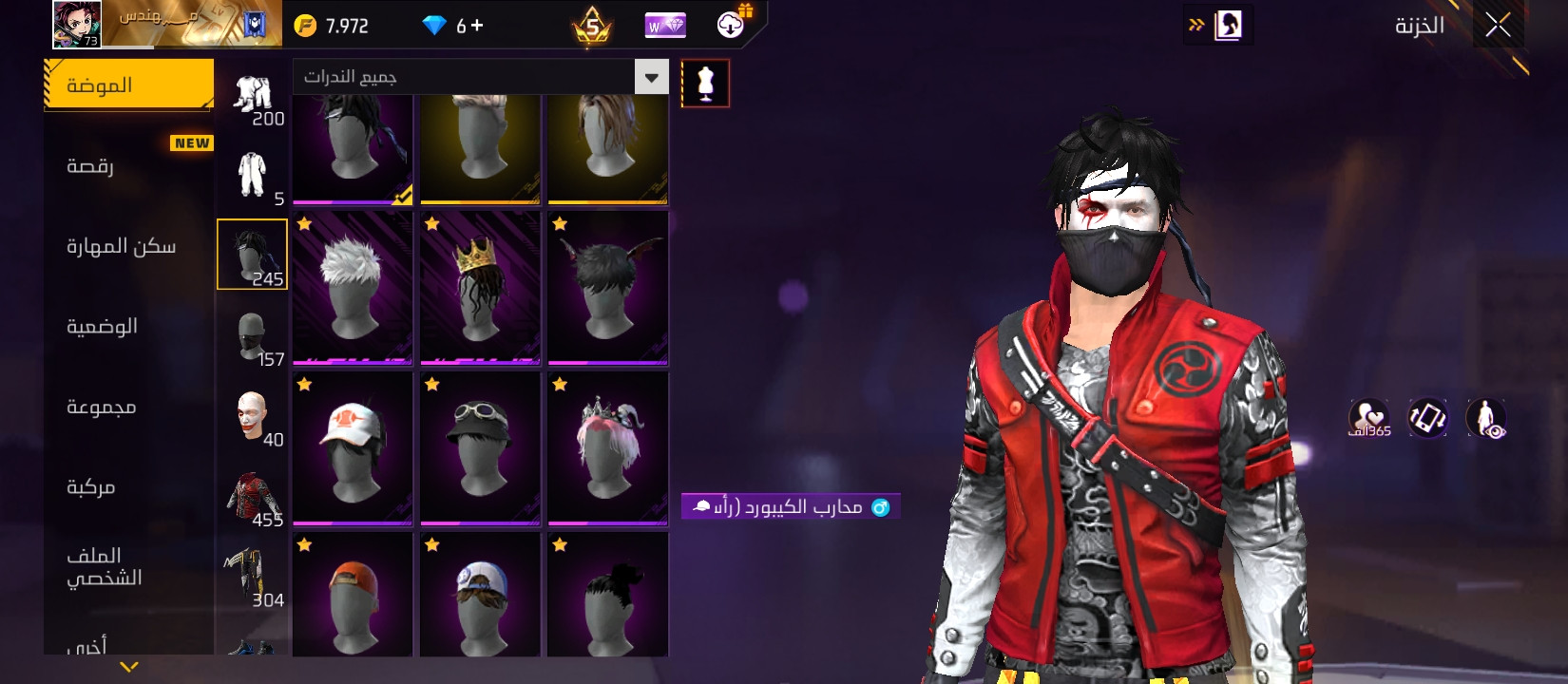Image resolution: width=1568 pixels, height=684 pixels.
Task: Pick the white and orange cap
Action: [353, 448]
